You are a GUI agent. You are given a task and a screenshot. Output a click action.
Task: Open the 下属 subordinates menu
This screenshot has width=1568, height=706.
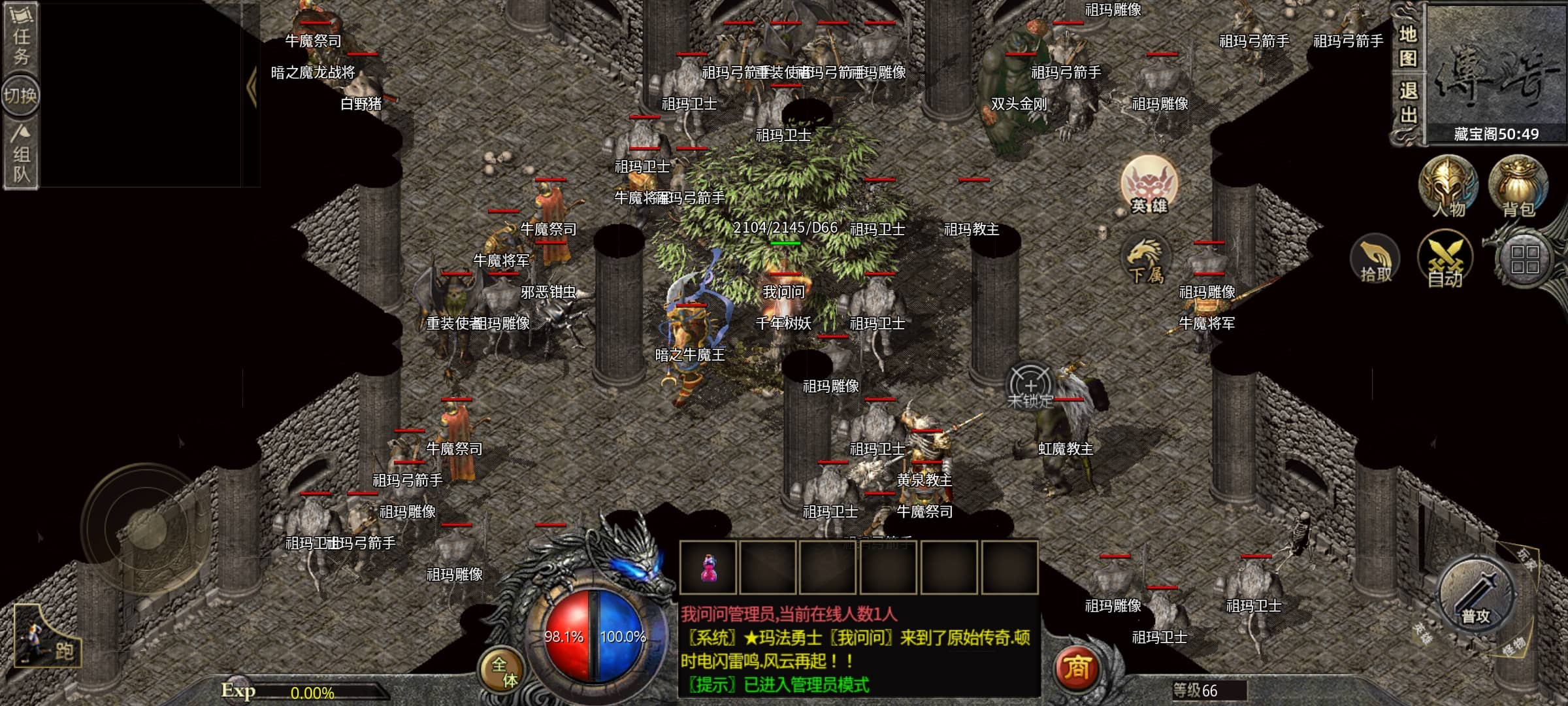click(1145, 261)
